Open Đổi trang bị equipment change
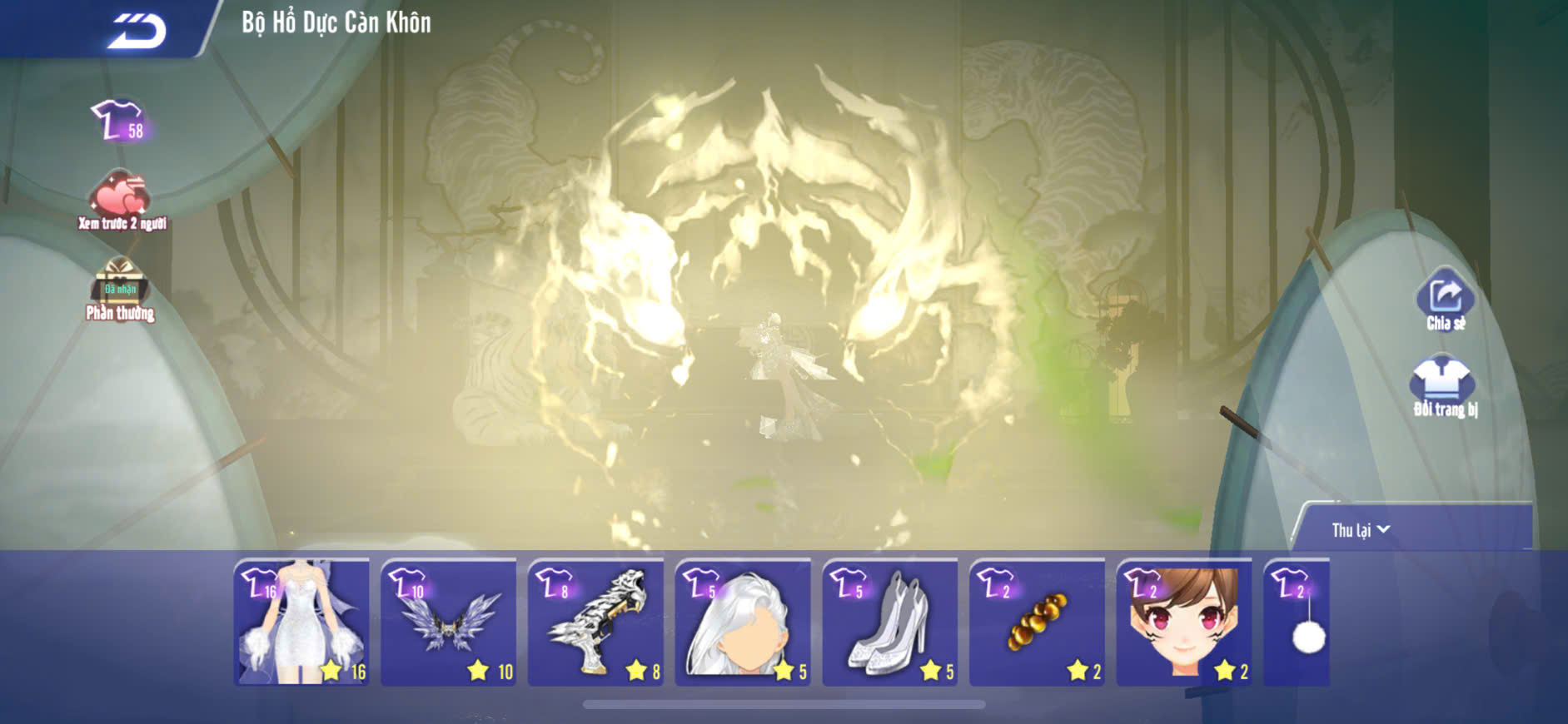The width and height of the screenshot is (1568, 724). 1443,386
